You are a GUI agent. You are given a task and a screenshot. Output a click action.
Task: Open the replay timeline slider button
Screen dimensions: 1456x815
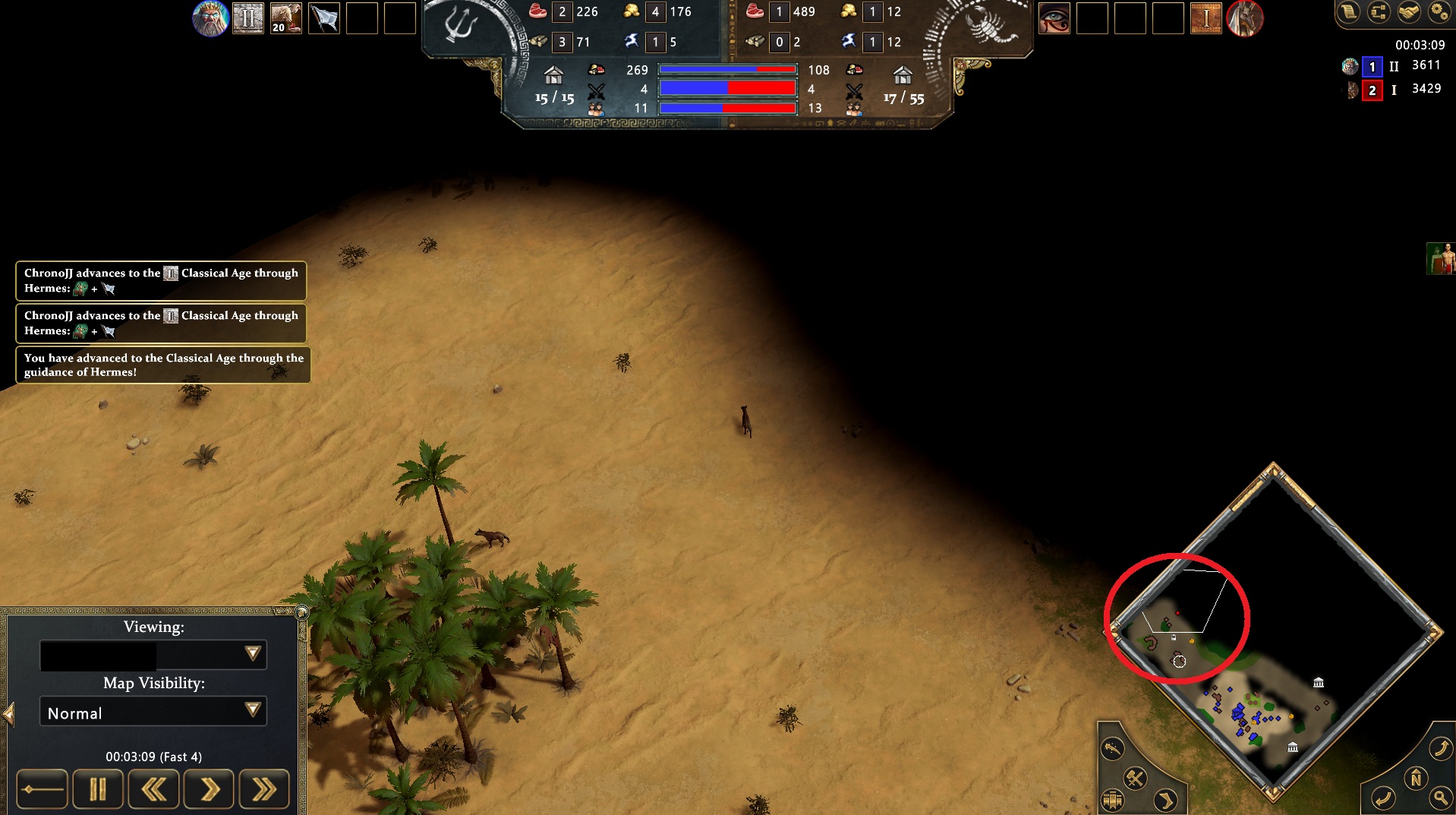coord(42,790)
